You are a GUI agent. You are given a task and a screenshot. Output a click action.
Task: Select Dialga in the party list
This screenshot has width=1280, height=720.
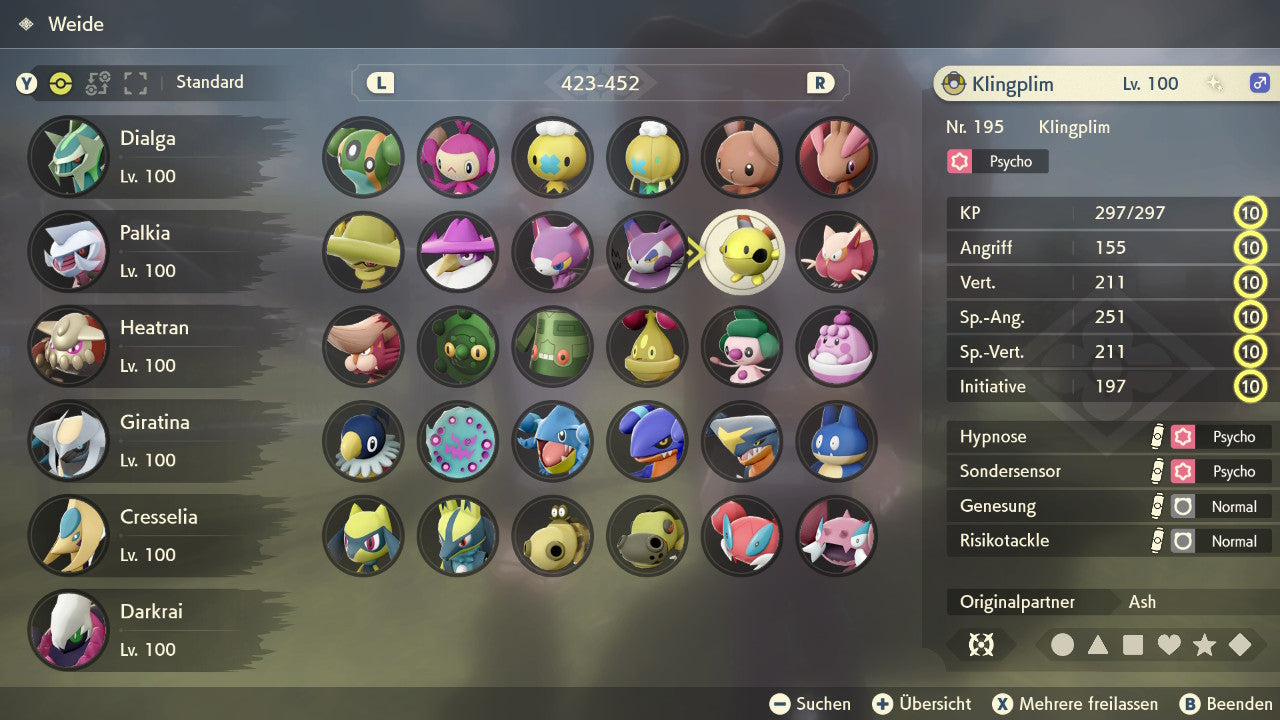tap(150, 157)
